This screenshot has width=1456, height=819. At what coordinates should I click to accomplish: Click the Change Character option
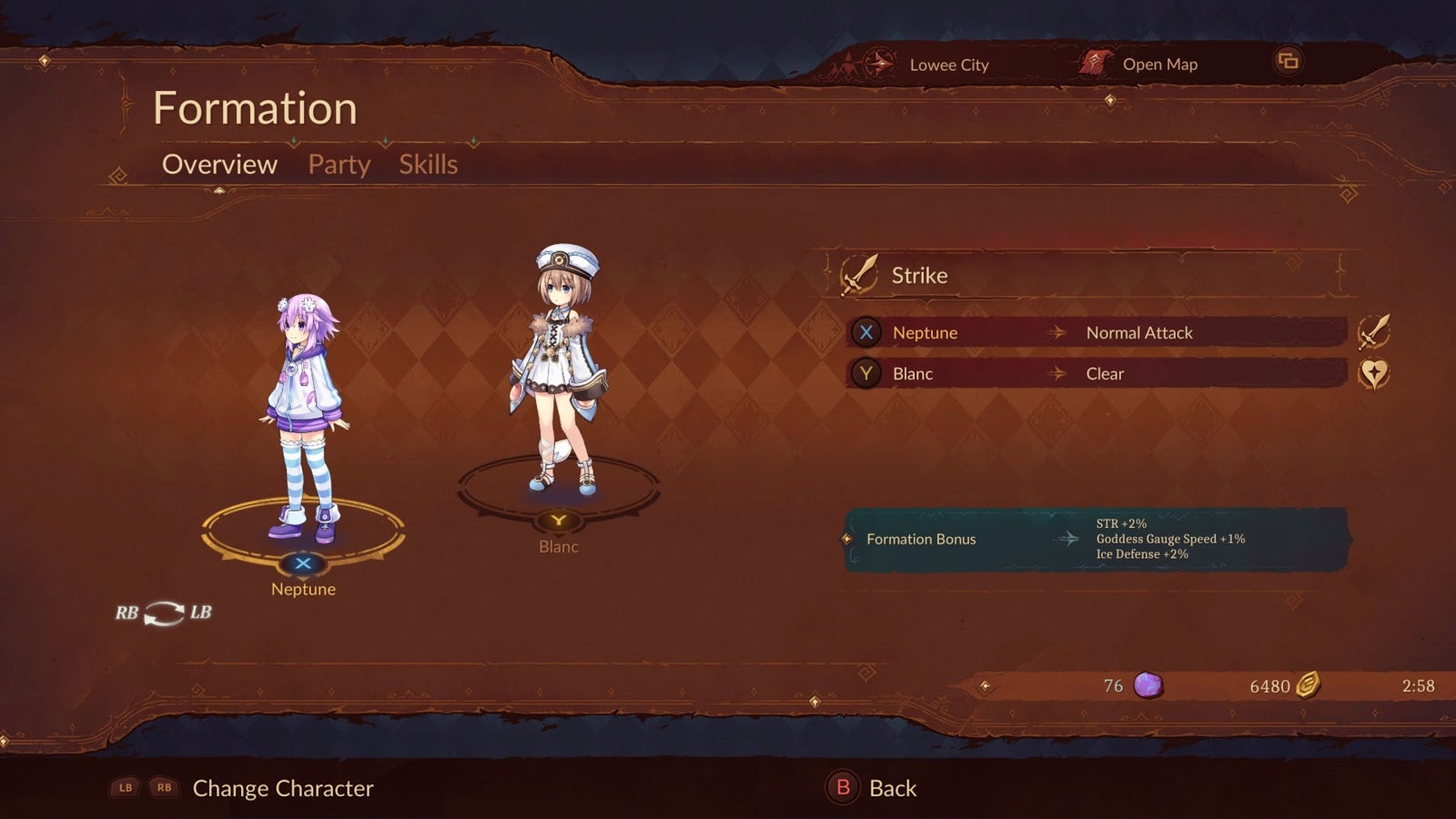point(282,788)
